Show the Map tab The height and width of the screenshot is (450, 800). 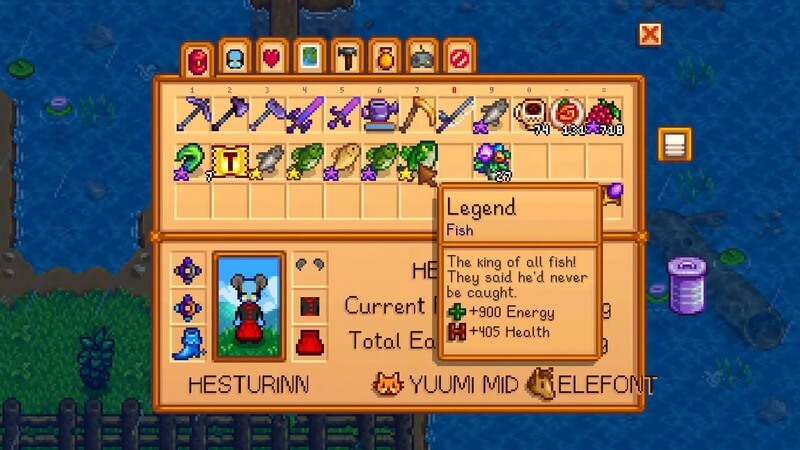(309, 59)
